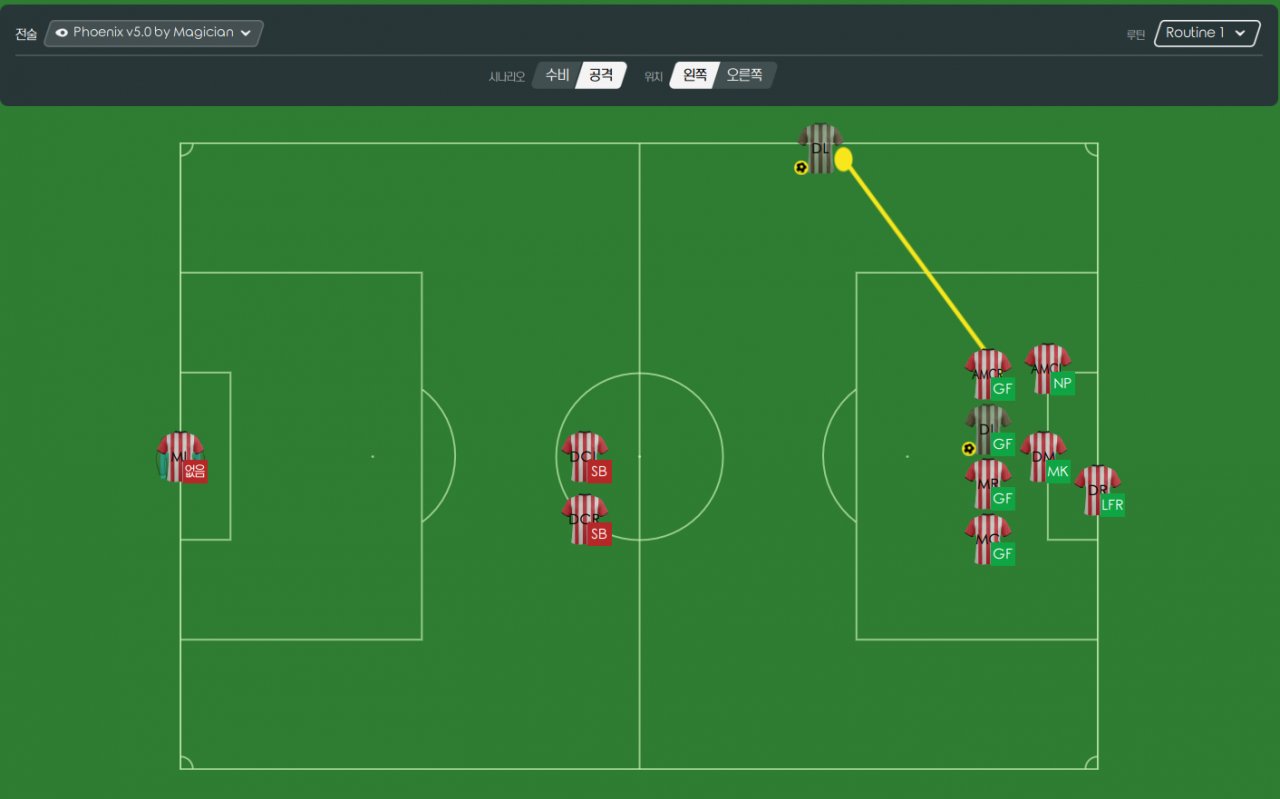
Task: Click the MC player shirt tagged GF
Action: [x=987, y=539]
